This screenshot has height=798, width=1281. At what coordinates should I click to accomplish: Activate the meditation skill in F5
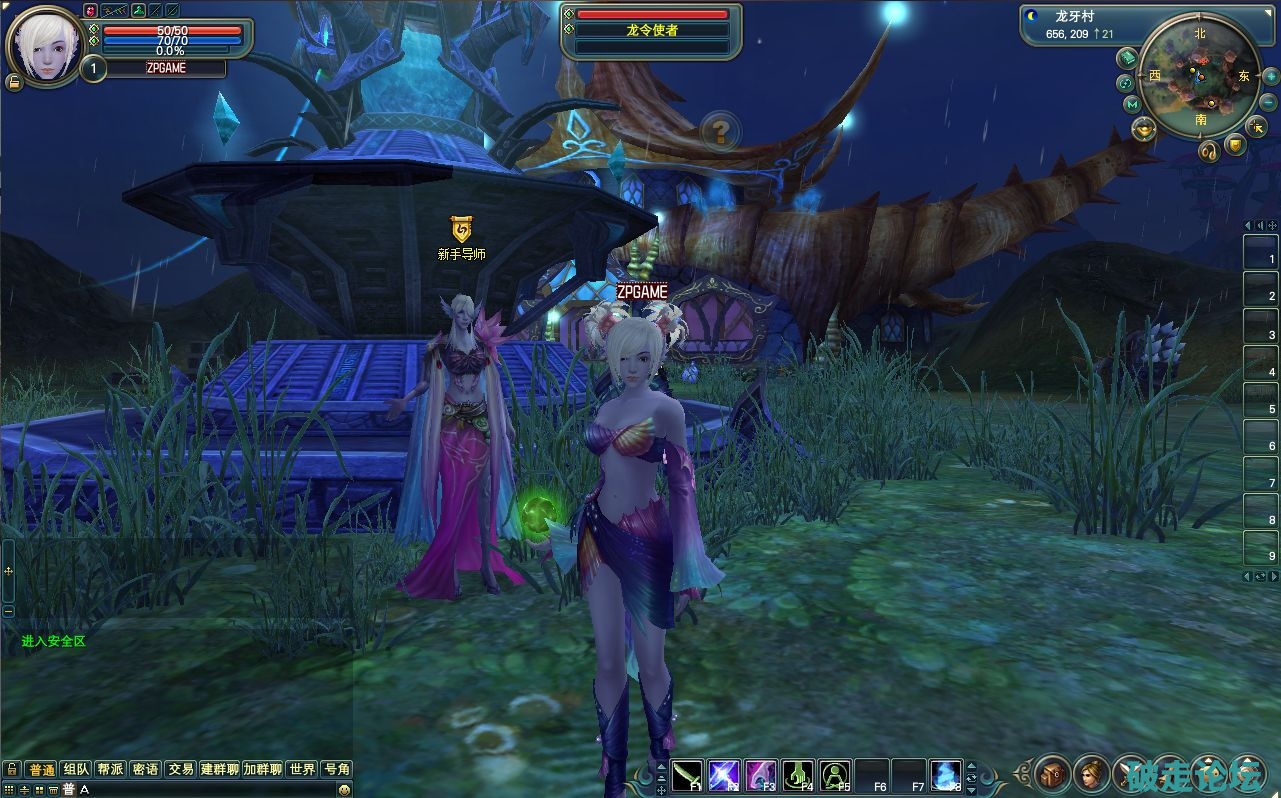(835, 775)
